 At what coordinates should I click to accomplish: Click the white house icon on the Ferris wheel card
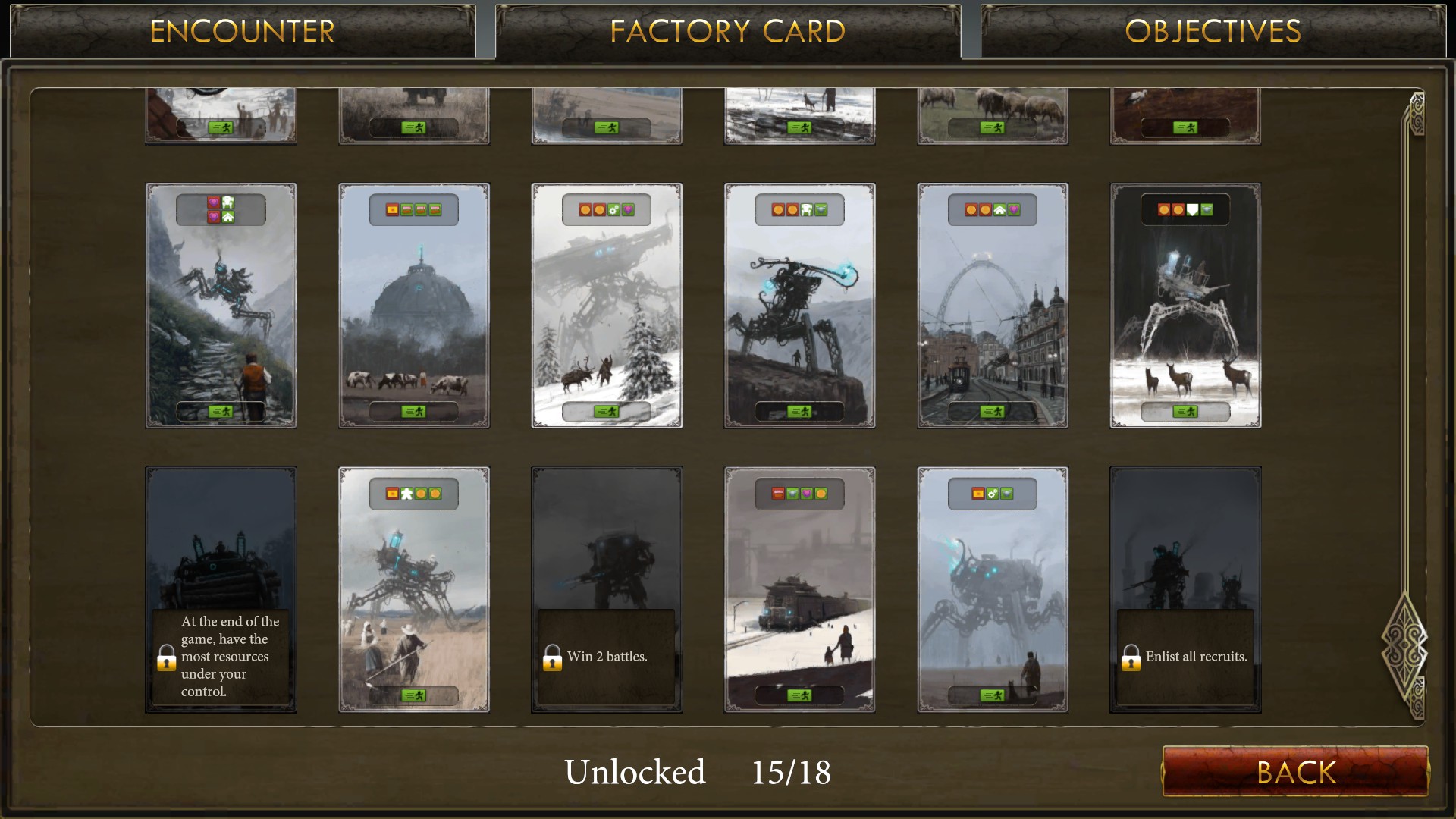999,210
